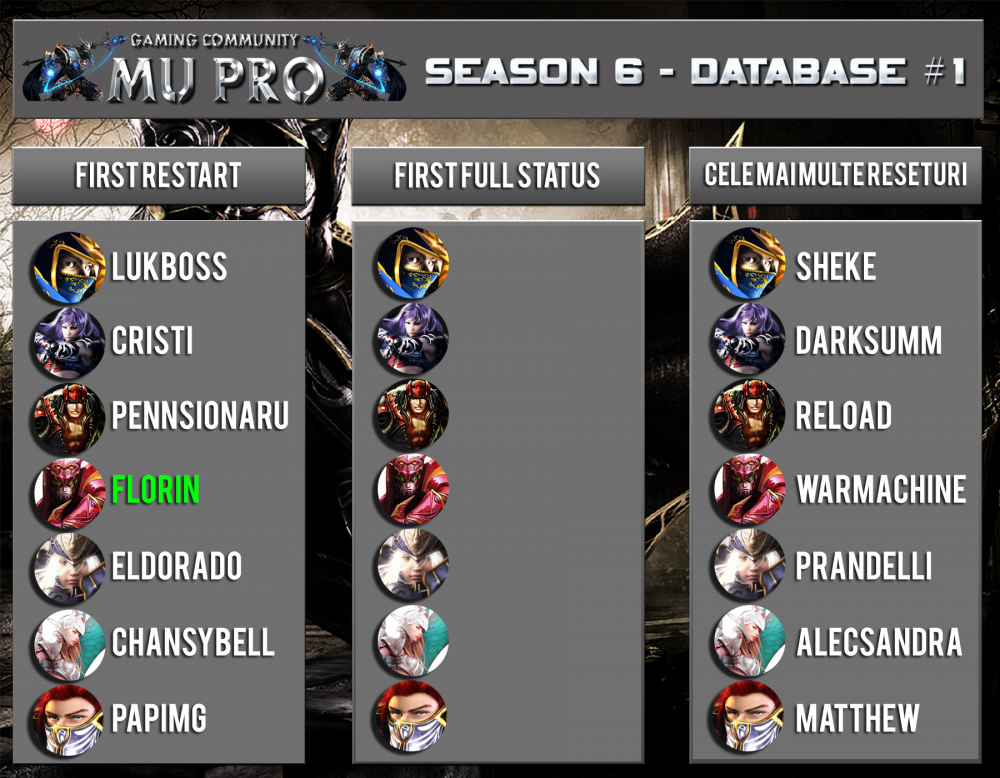Select the MATTHEW player row
Viewport: 1000px width, 778px height.
857,718
